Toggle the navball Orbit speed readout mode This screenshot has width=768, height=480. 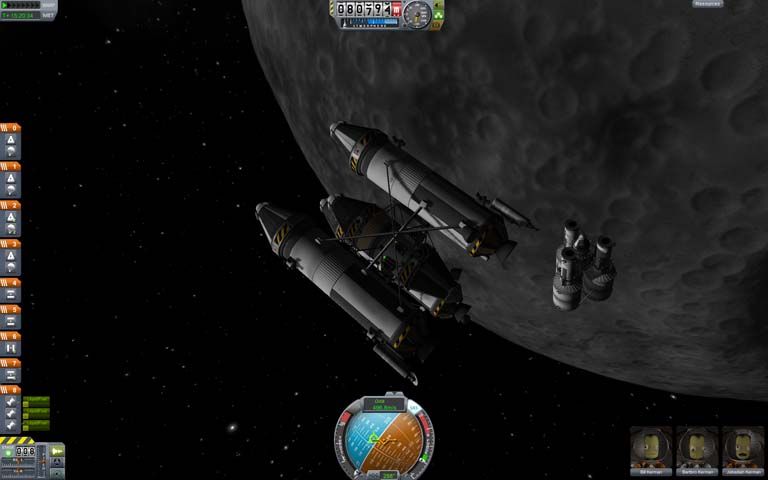point(384,405)
